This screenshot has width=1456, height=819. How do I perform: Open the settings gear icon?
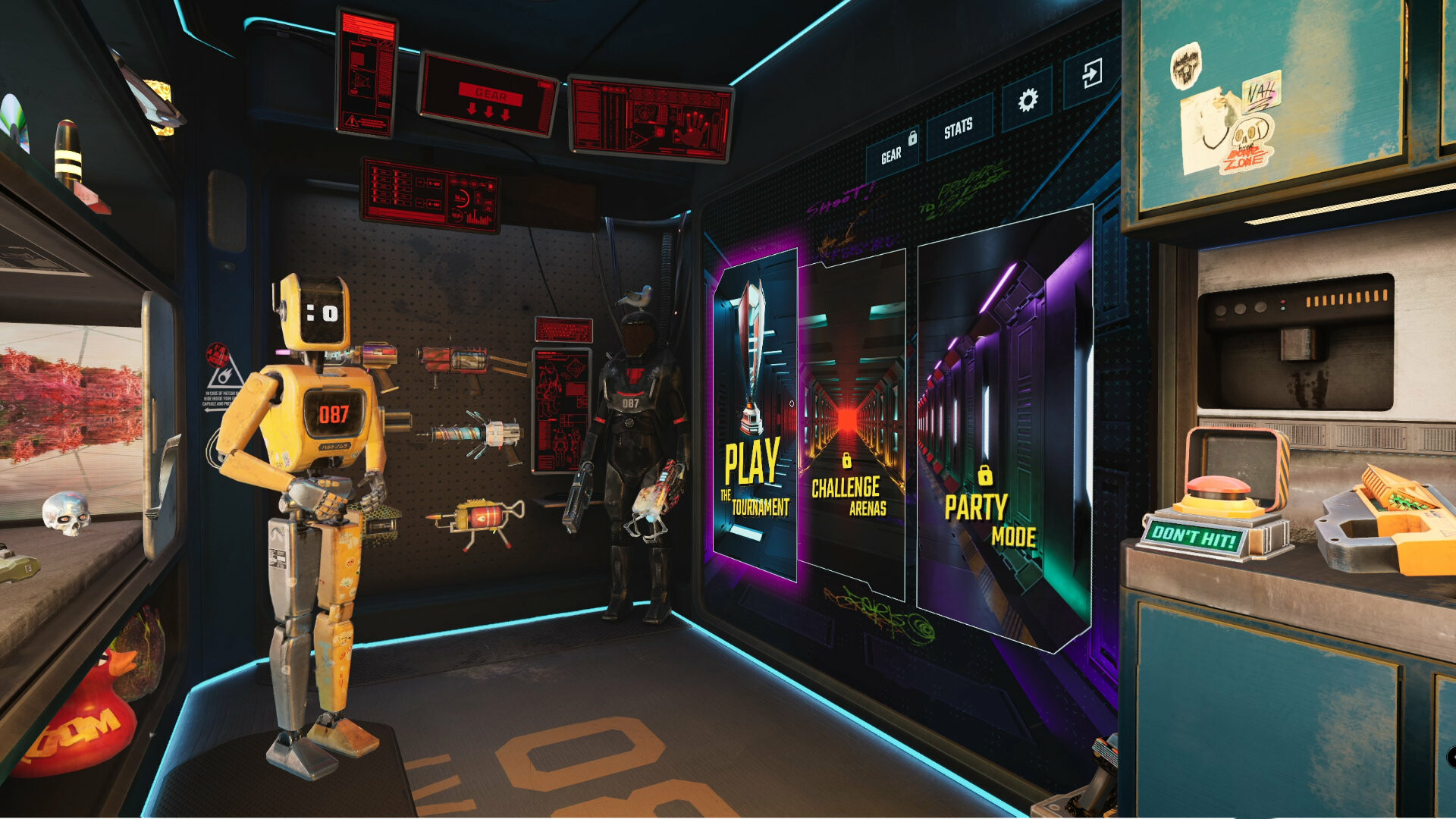coord(1029,100)
